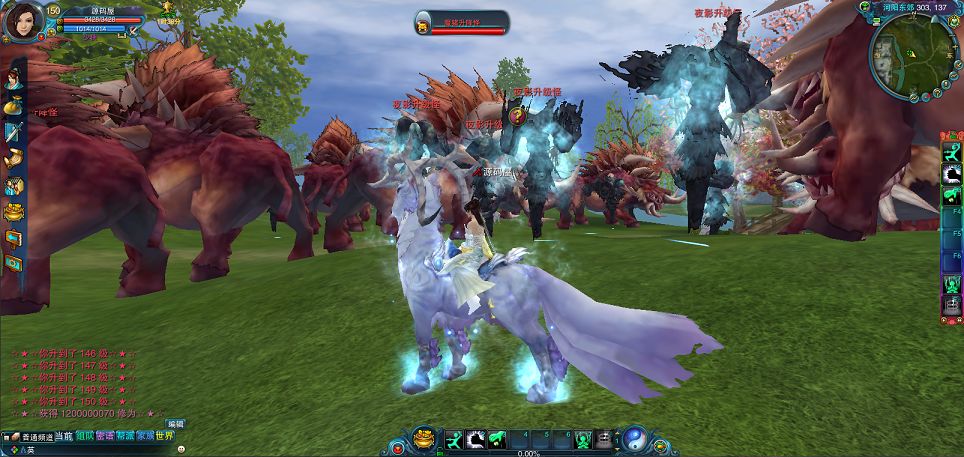The height and width of the screenshot is (457, 964).
Task: Open the golden ingot shop icon
Action: coord(13,212)
